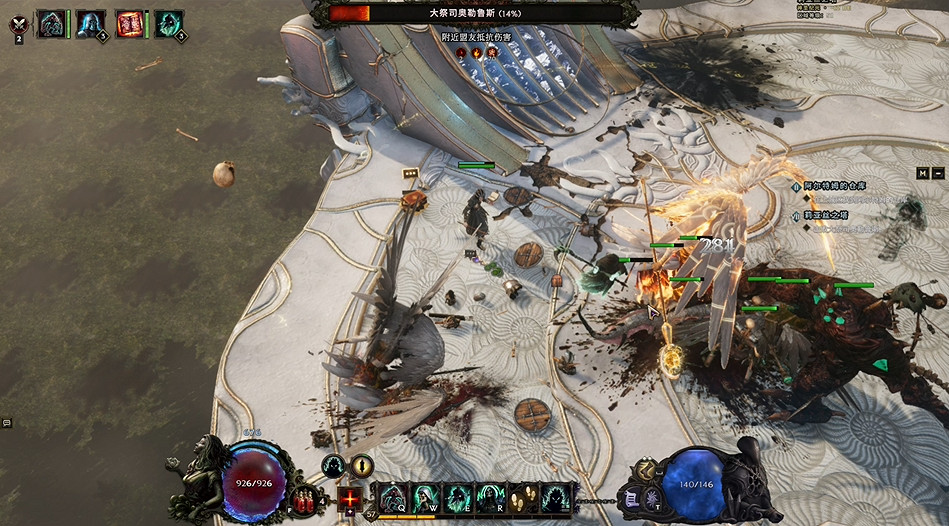Viewport: 949px width, 526px height.
Task: Select the teal skeletal minion portrait
Action: coord(50,23)
